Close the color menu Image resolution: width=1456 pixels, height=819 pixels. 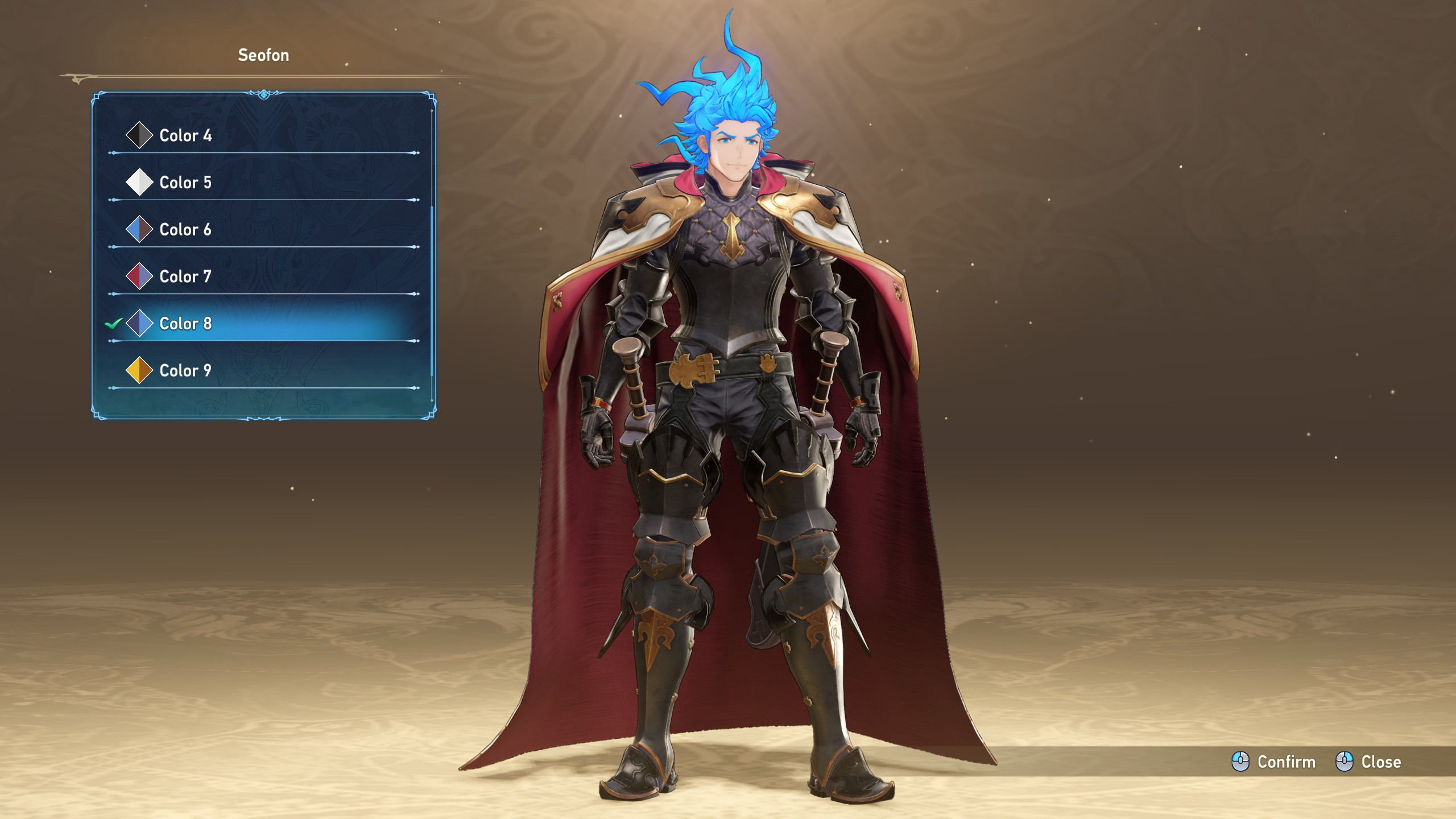pyautogui.click(x=1368, y=762)
